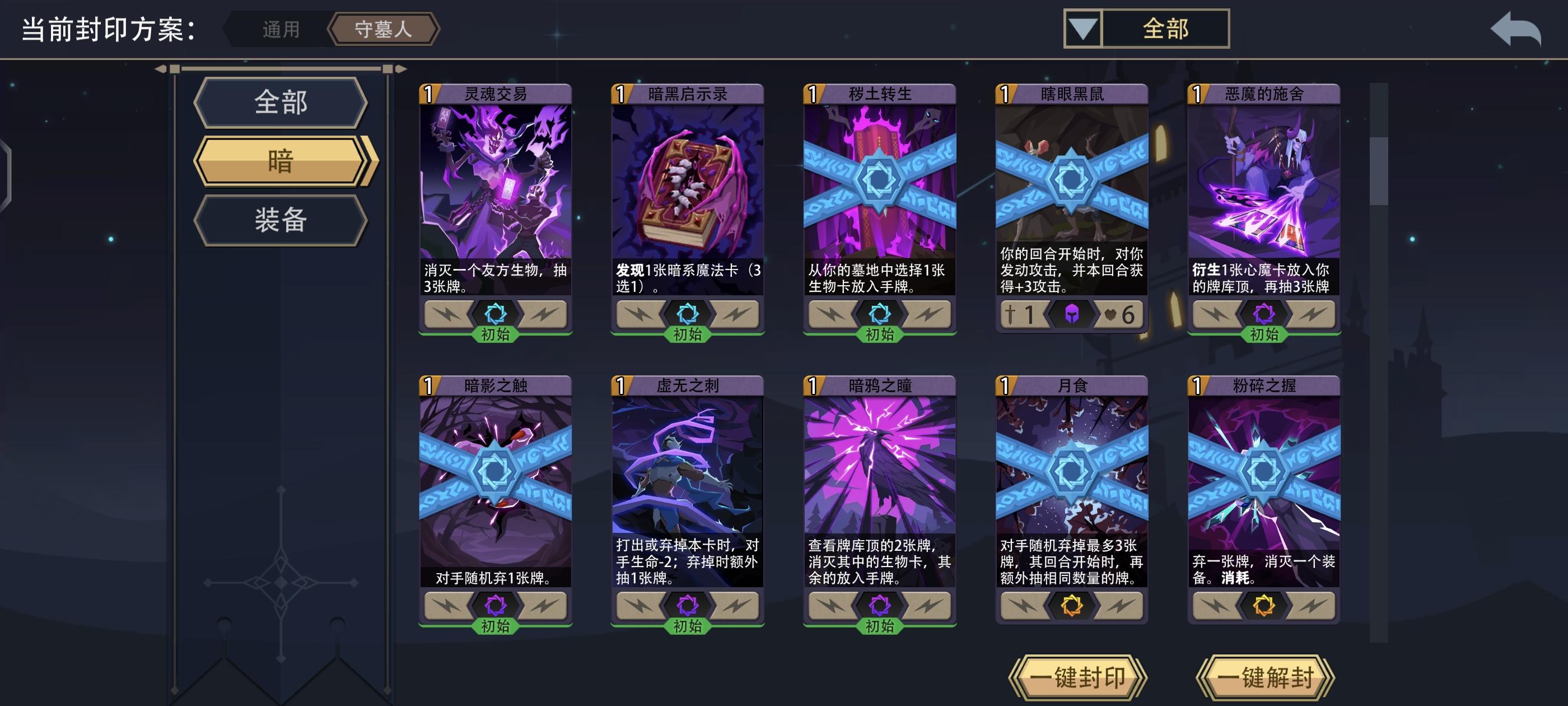Click the seal icon under 灵魂交易 card
1568x706 pixels.
point(498,314)
